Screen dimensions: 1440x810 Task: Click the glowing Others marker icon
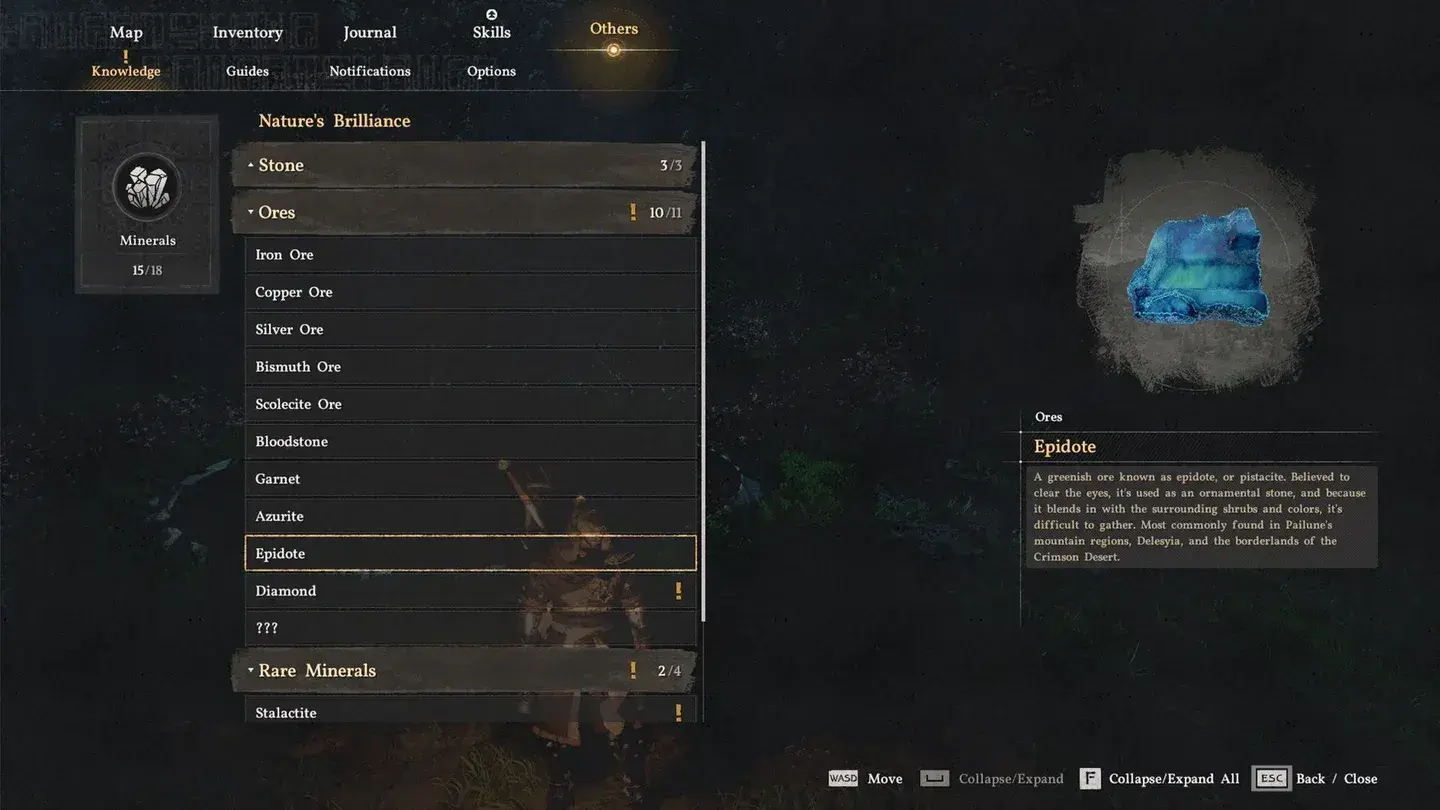(613, 47)
